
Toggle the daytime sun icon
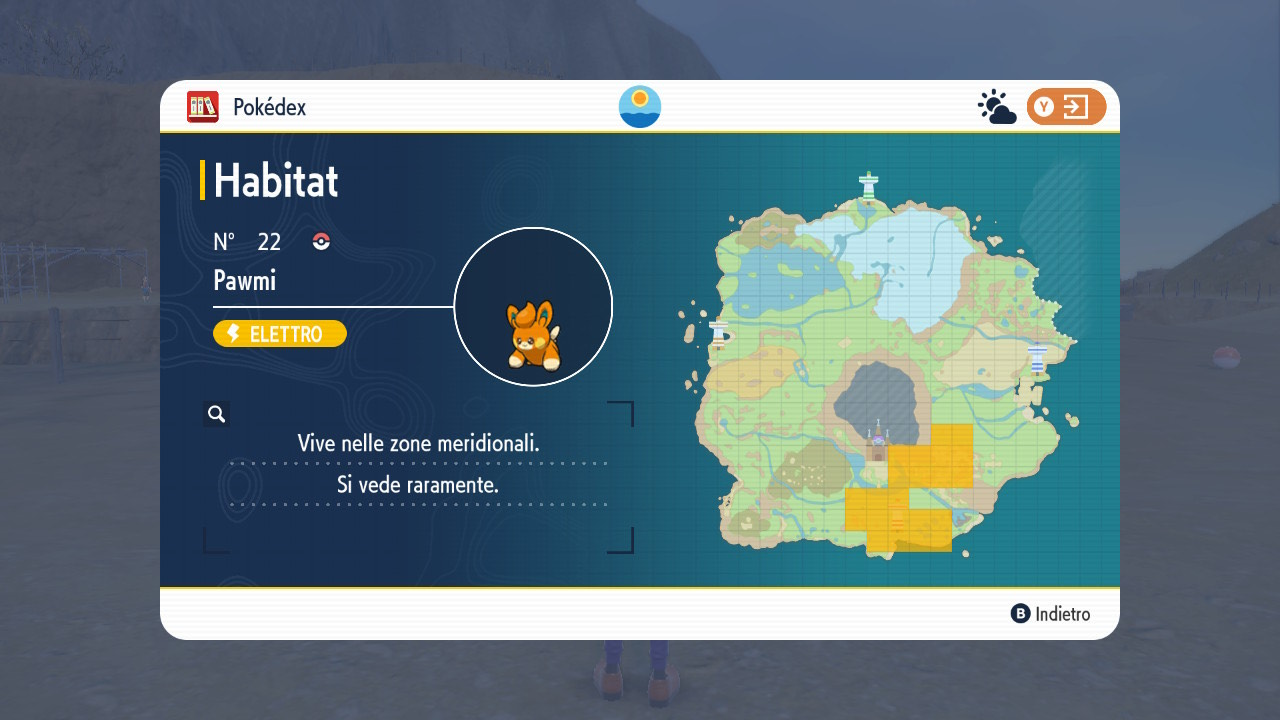tap(640, 107)
